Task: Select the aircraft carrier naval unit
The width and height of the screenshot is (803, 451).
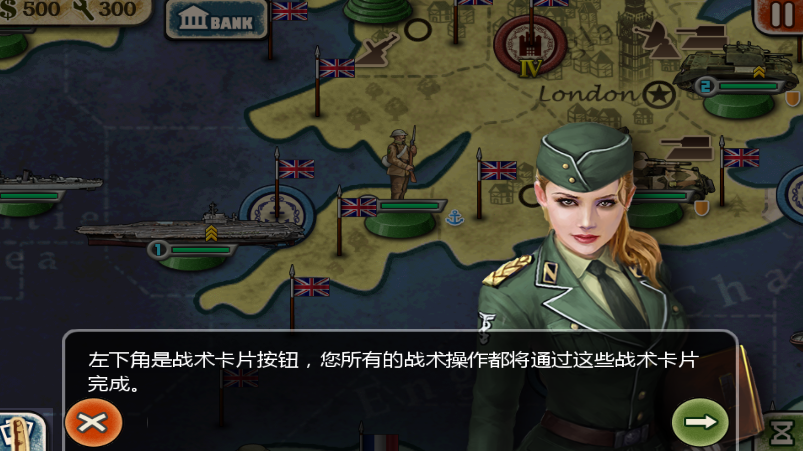Action: click(x=190, y=229)
